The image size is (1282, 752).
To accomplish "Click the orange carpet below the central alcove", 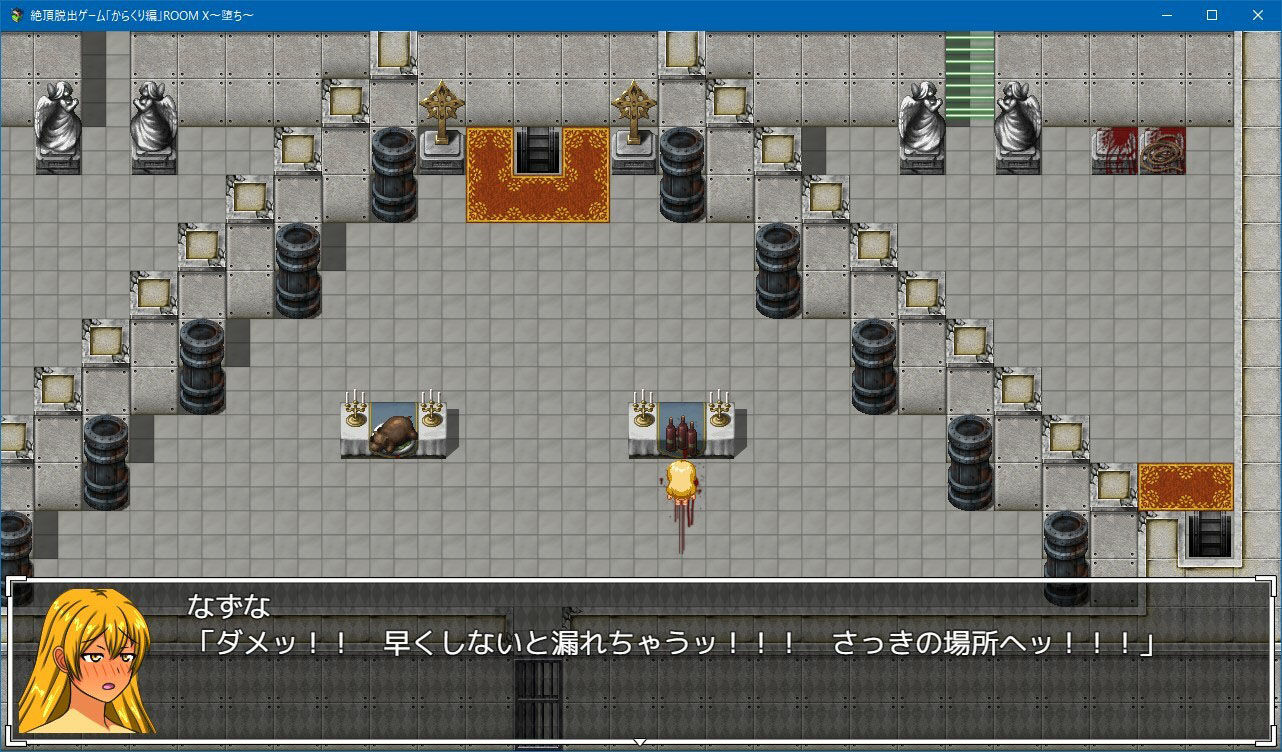I will 537,195.
